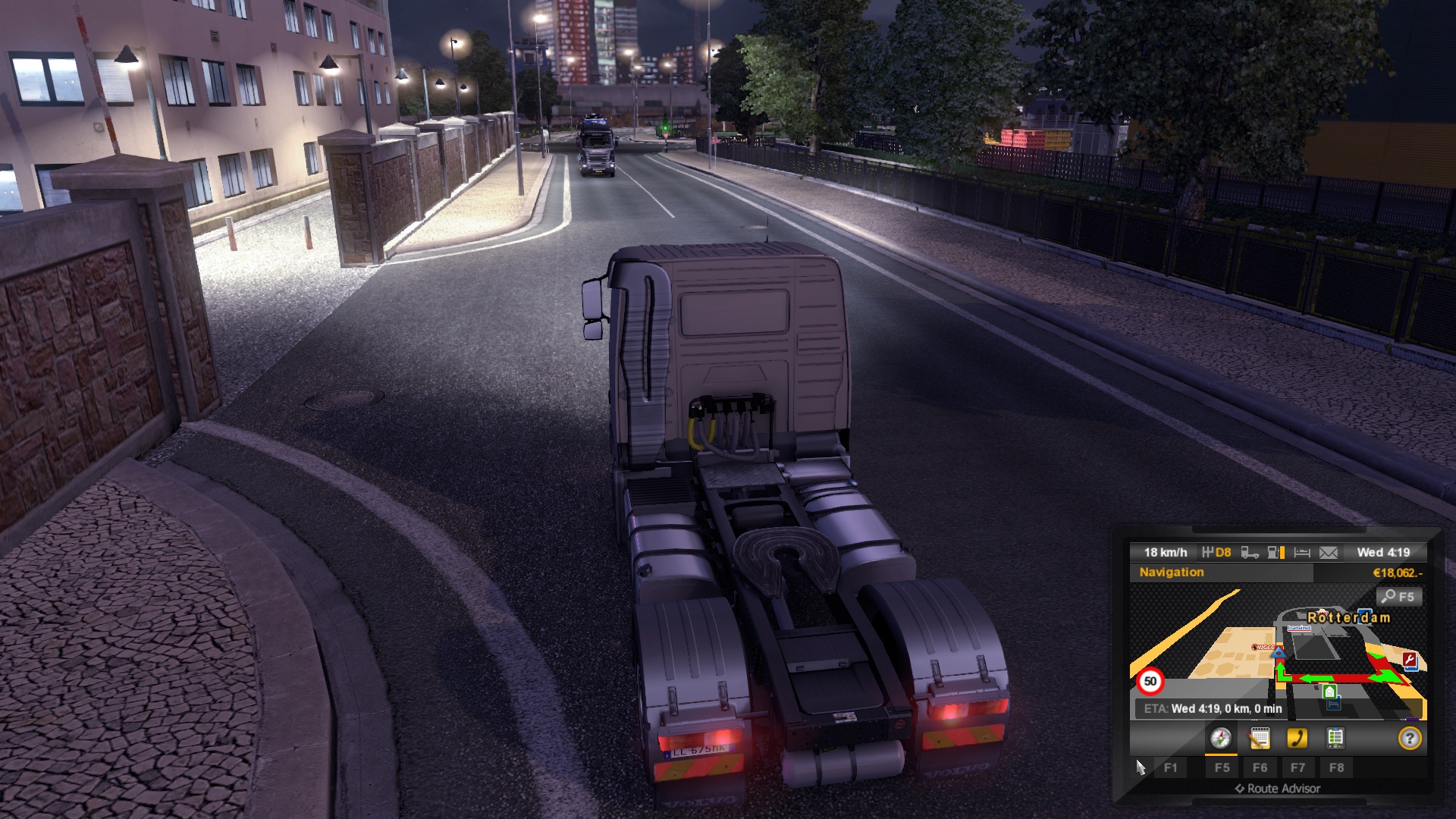Image resolution: width=1456 pixels, height=819 pixels.
Task: Select the red wrench service marker
Action: click(1410, 661)
